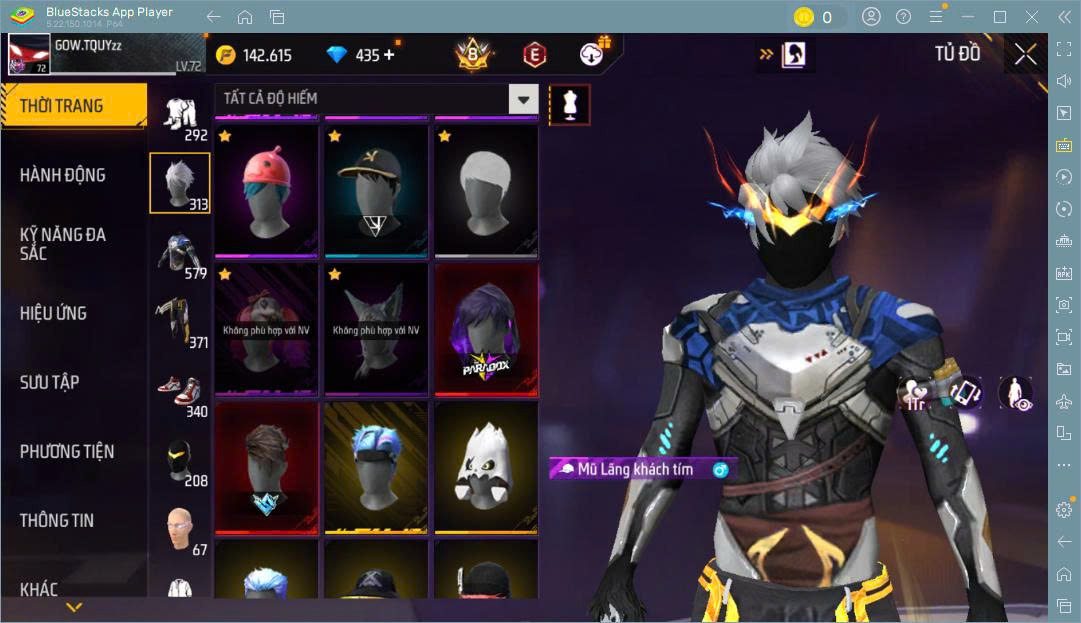Show the HIỆU ỨNG section
Viewport: 1081px width, 623px height.
(53, 313)
